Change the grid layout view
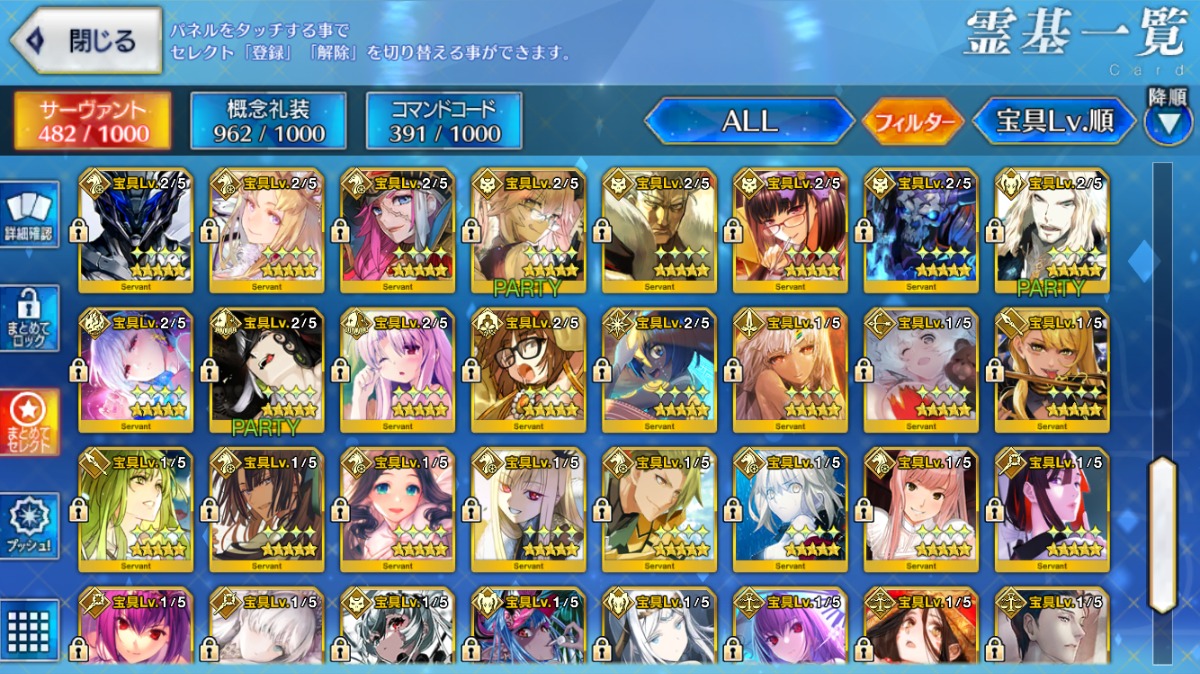The width and height of the screenshot is (1200, 674). coord(30,628)
